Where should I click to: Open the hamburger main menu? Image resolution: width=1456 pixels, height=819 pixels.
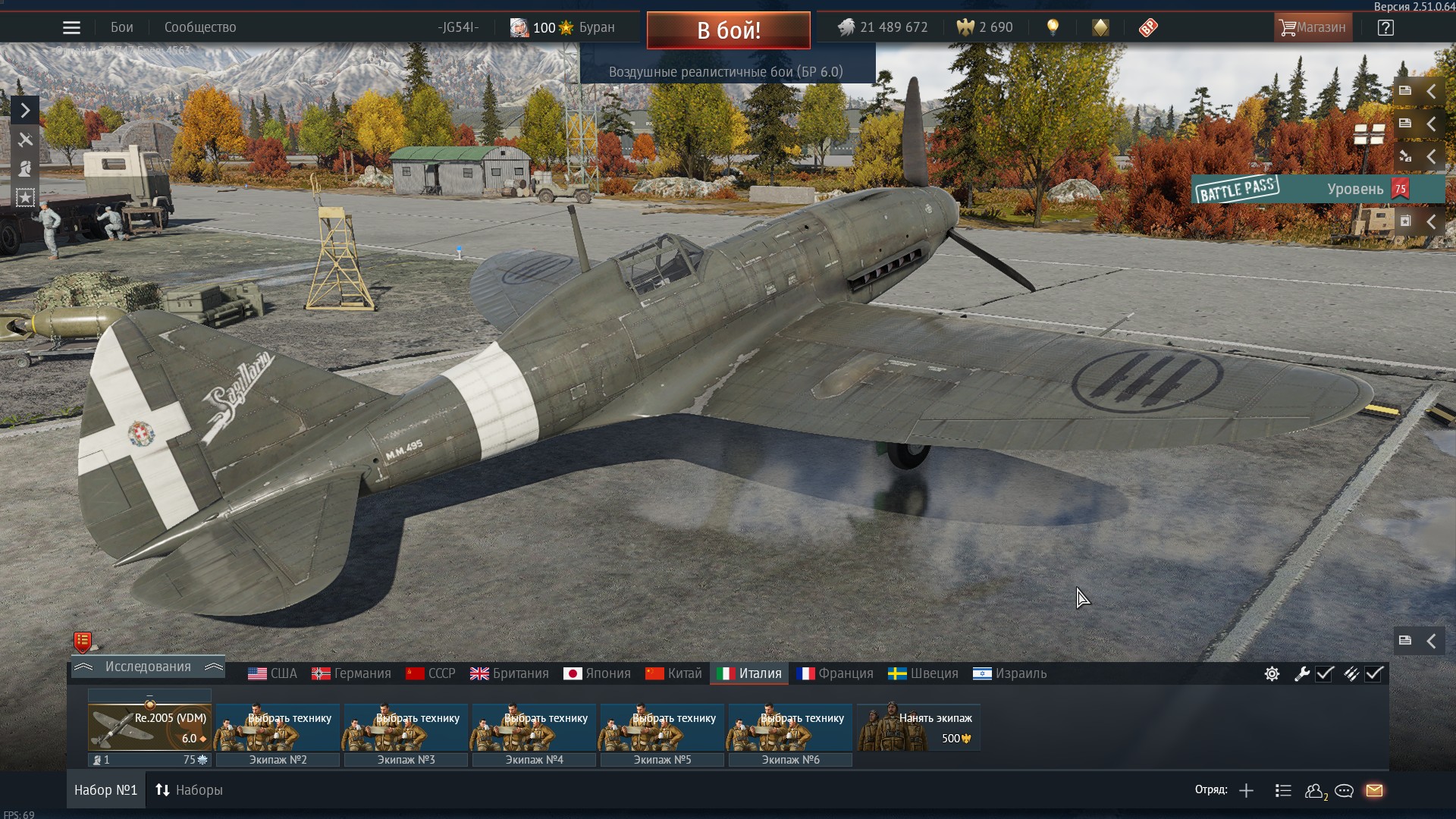(71, 28)
